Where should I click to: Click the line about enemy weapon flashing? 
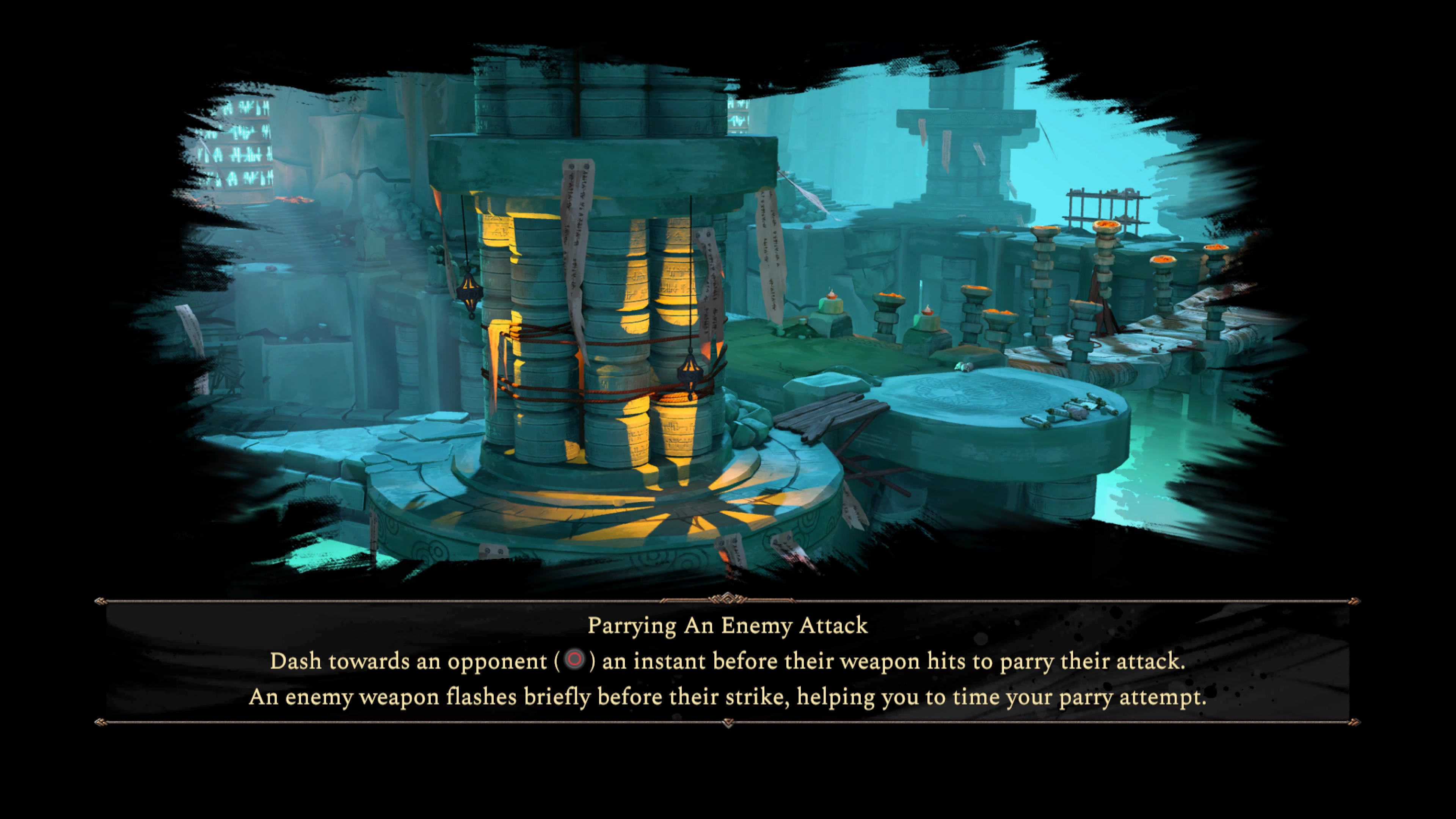coord(728,697)
